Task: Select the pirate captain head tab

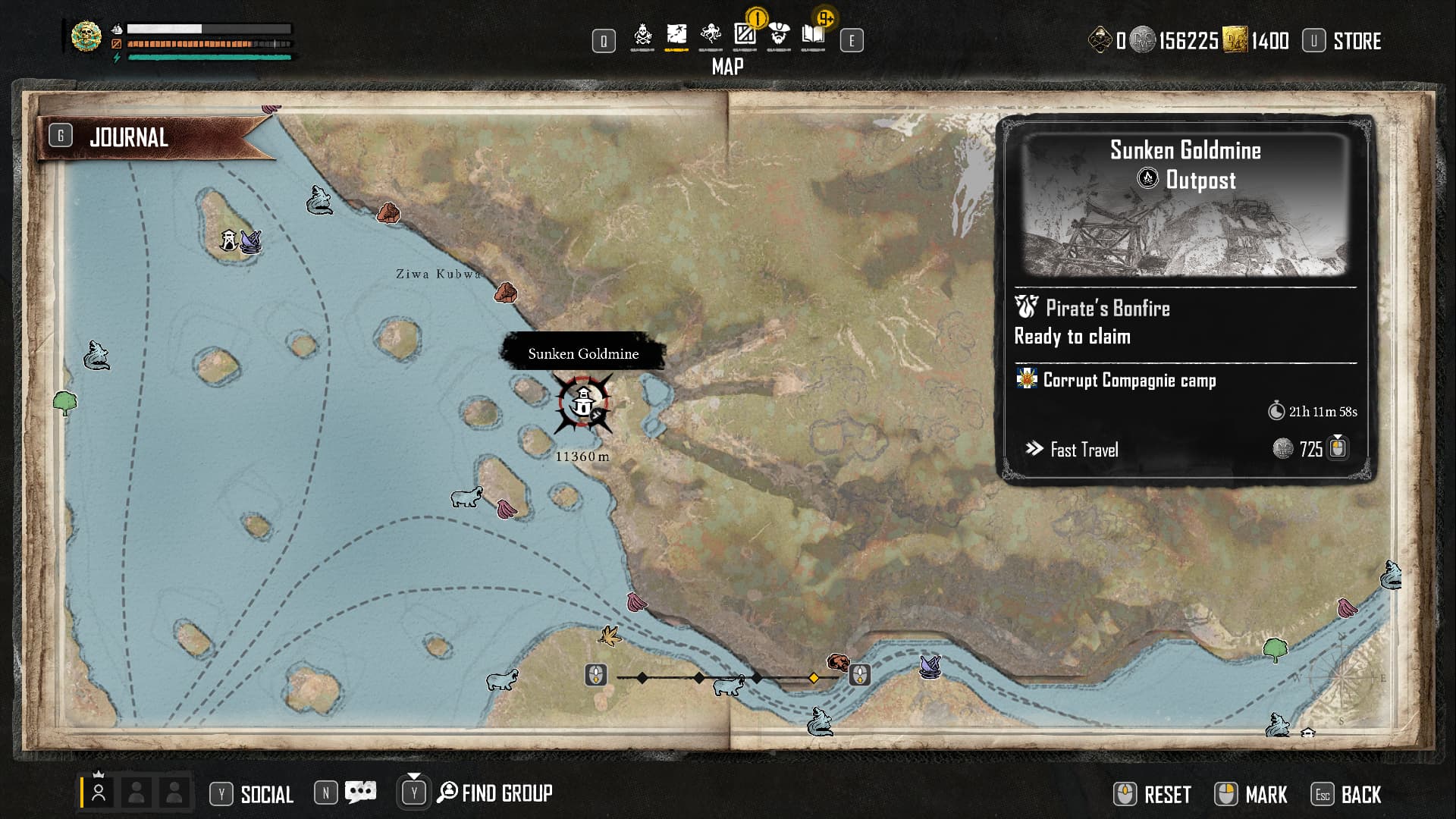Action: coord(779,36)
